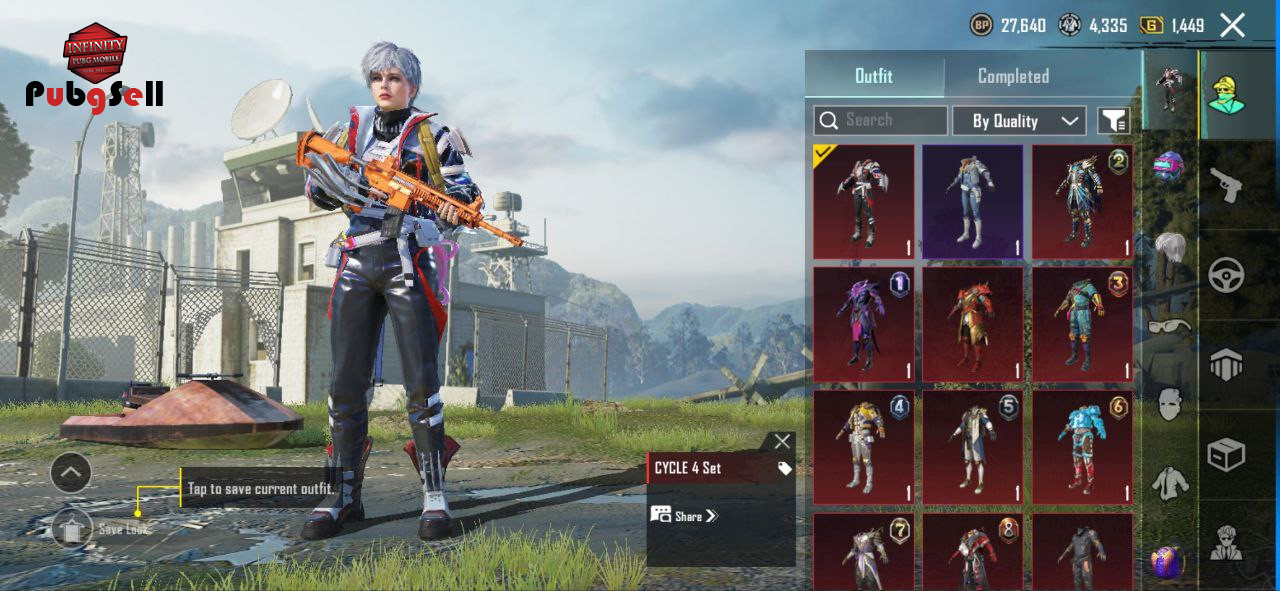The height and width of the screenshot is (591, 1280).
Task: Tap the Save Look hanger button
Action: coord(72,528)
